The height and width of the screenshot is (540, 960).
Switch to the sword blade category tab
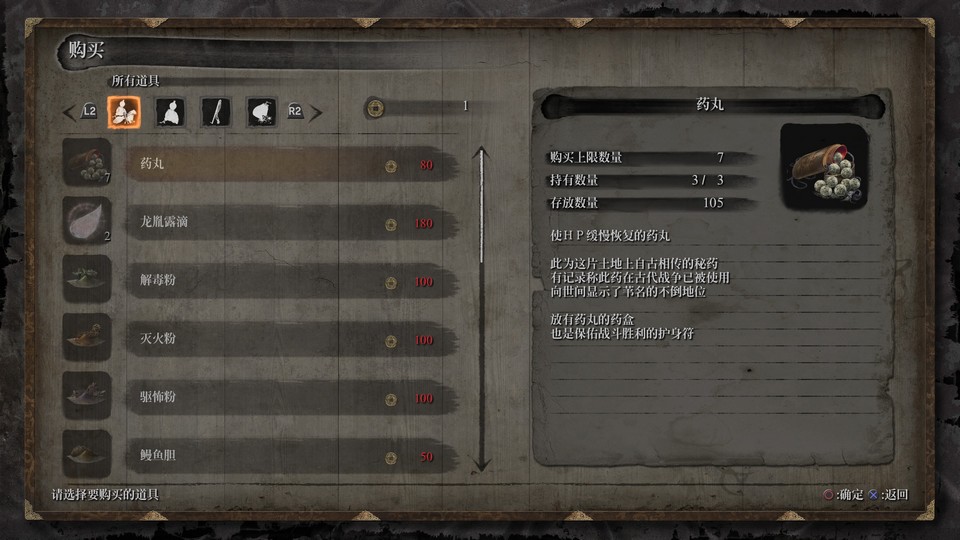(x=215, y=112)
